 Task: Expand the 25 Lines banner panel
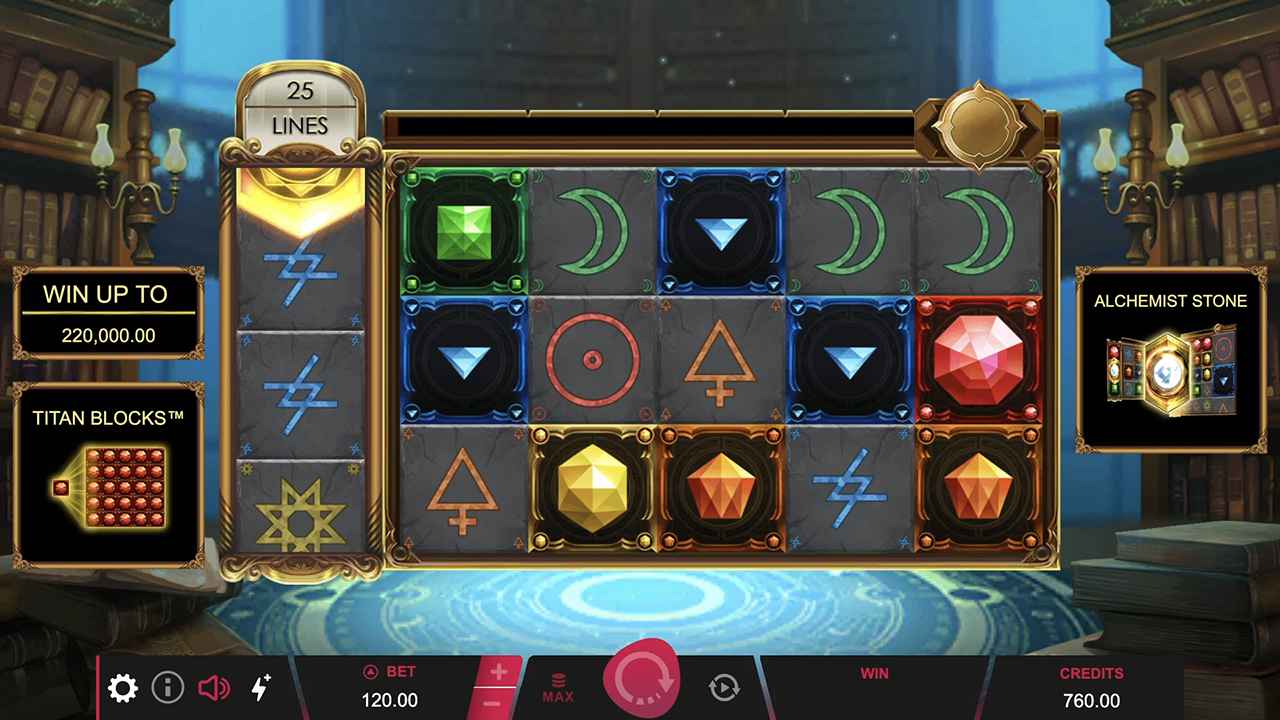[301, 105]
